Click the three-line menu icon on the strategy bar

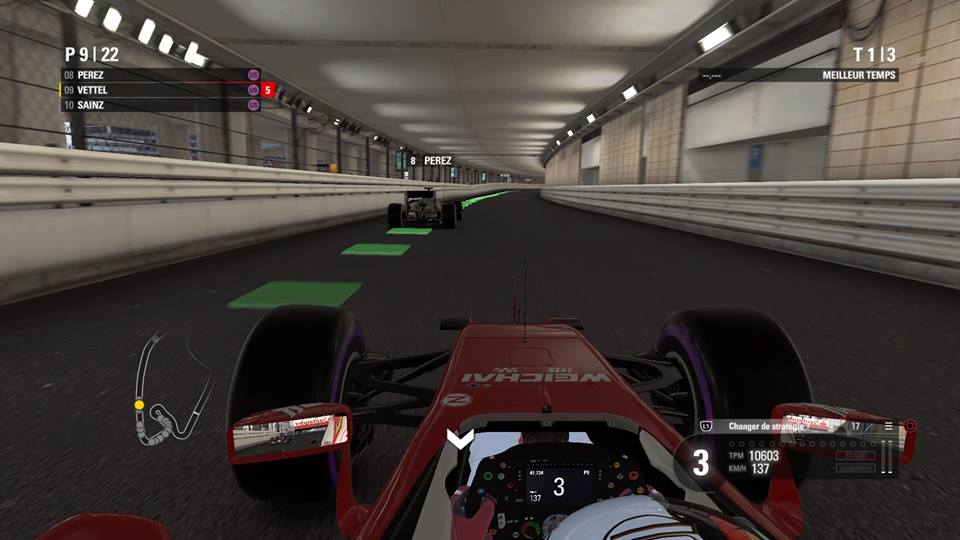(x=887, y=426)
